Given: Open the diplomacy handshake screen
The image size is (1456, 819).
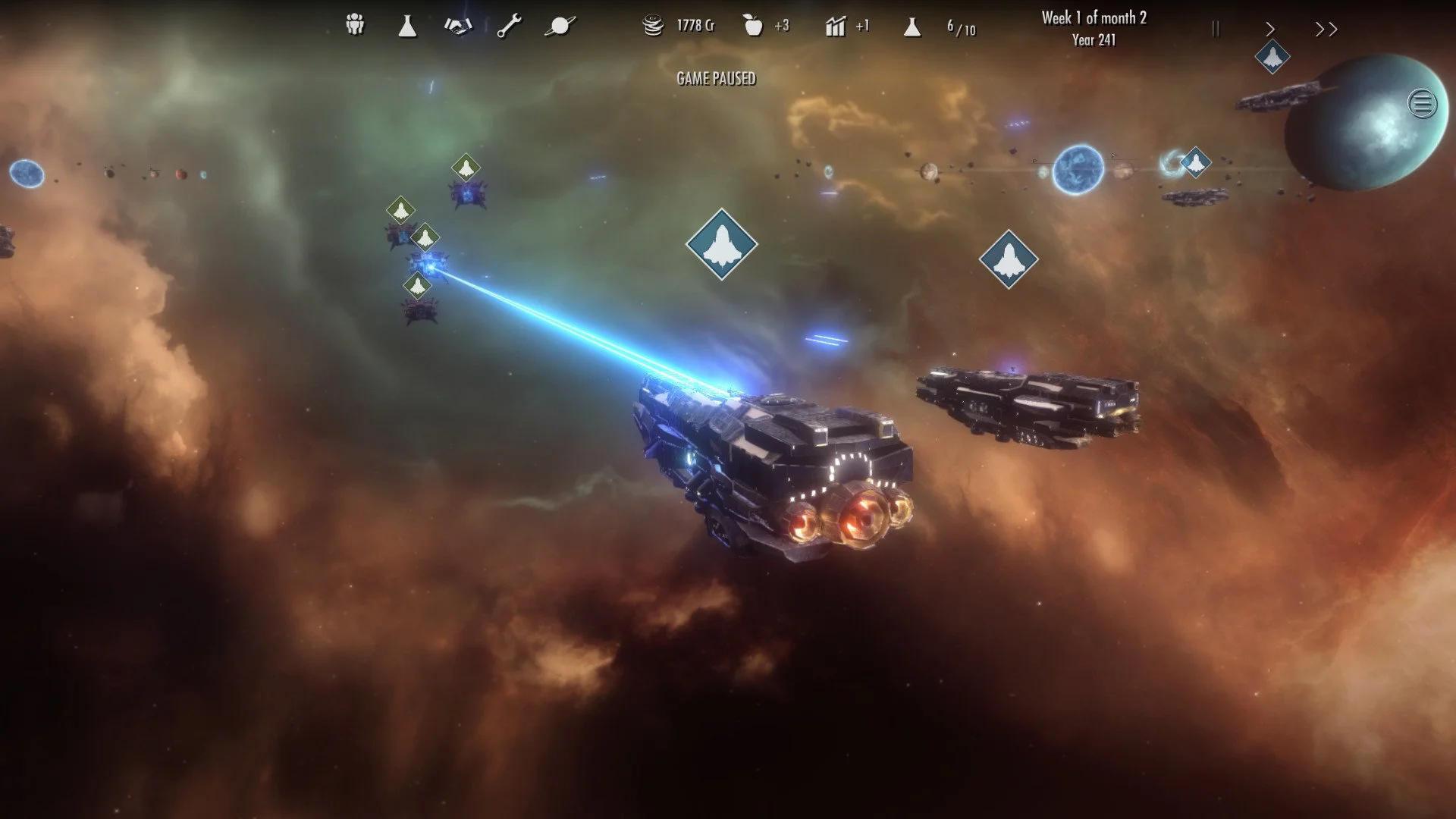Looking at the screenshot, I should pyautogui.click(x=458, y=25).
